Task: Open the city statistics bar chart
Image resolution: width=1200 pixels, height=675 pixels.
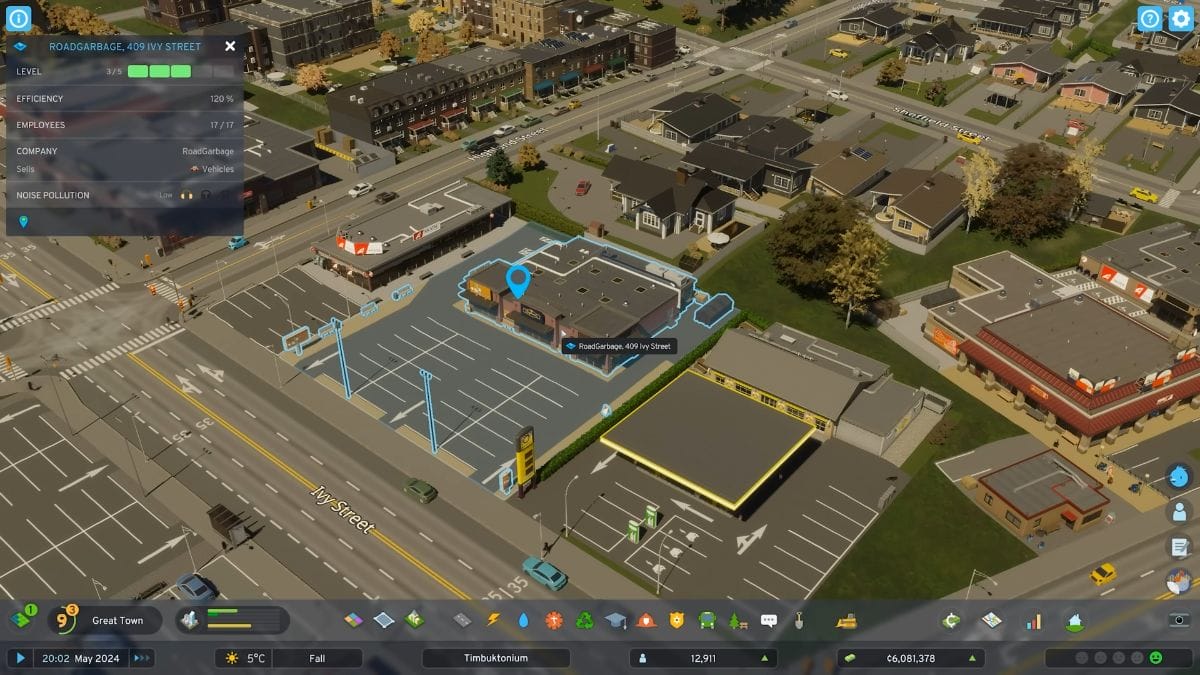Action: [x=1033, y=621]
